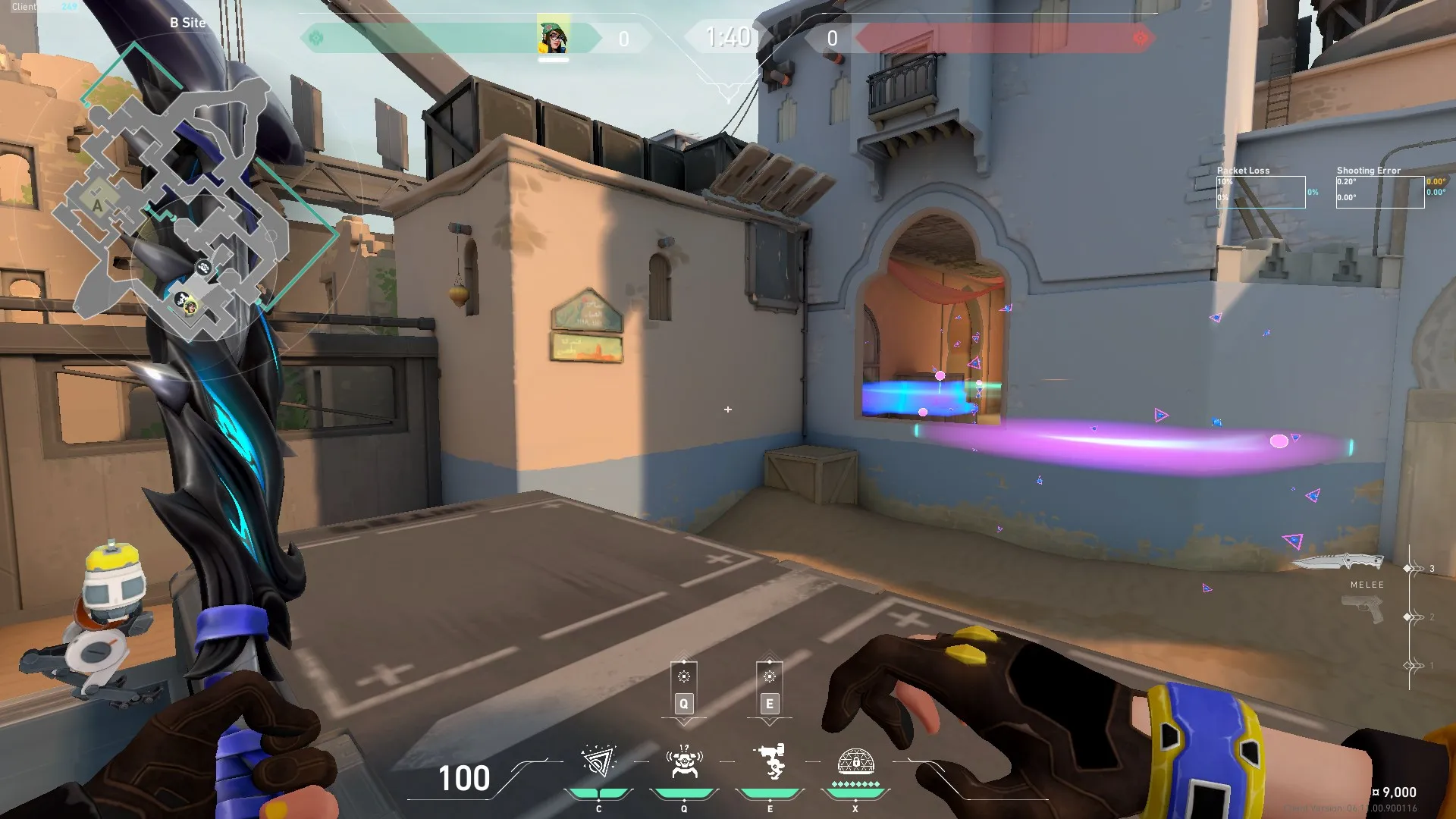Select the melee knife weapon slot
Viewport: 1456px width, 819px height.
[x=1338, y=563]
